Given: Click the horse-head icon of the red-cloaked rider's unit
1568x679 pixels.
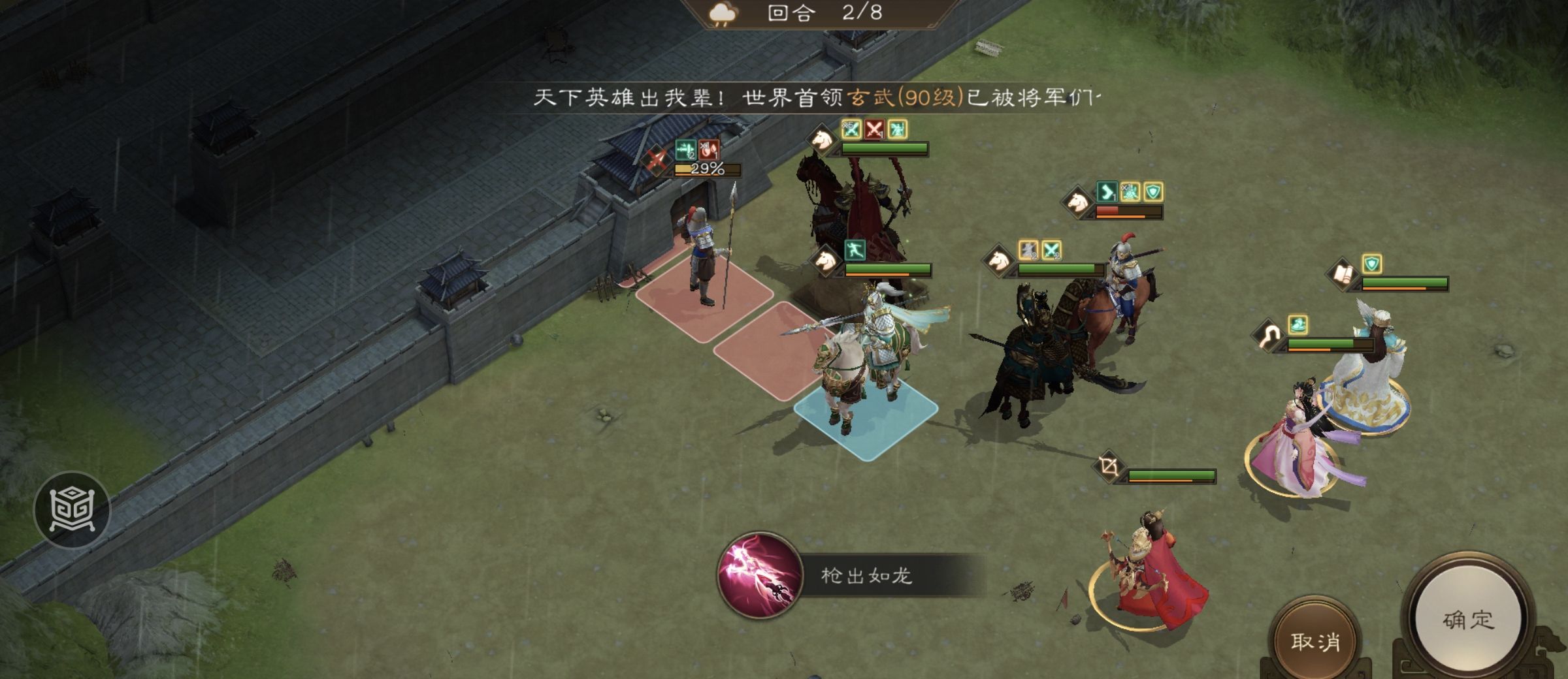Looking at the screenshot, I should (821, 140).
